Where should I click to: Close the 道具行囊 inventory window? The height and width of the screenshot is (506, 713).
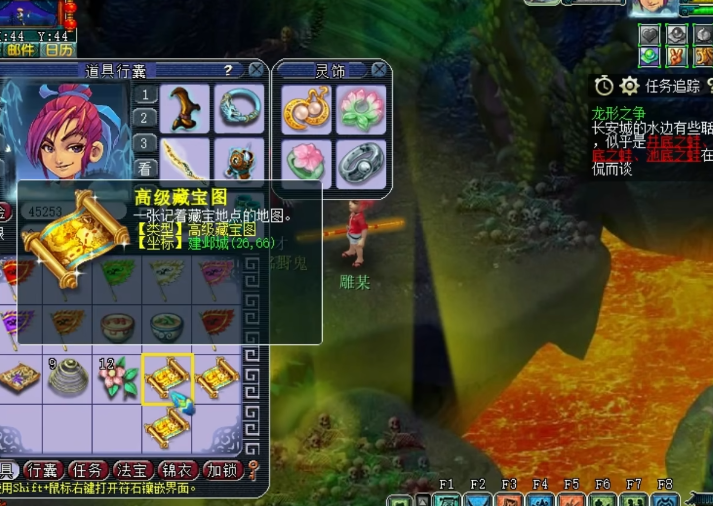257,70
